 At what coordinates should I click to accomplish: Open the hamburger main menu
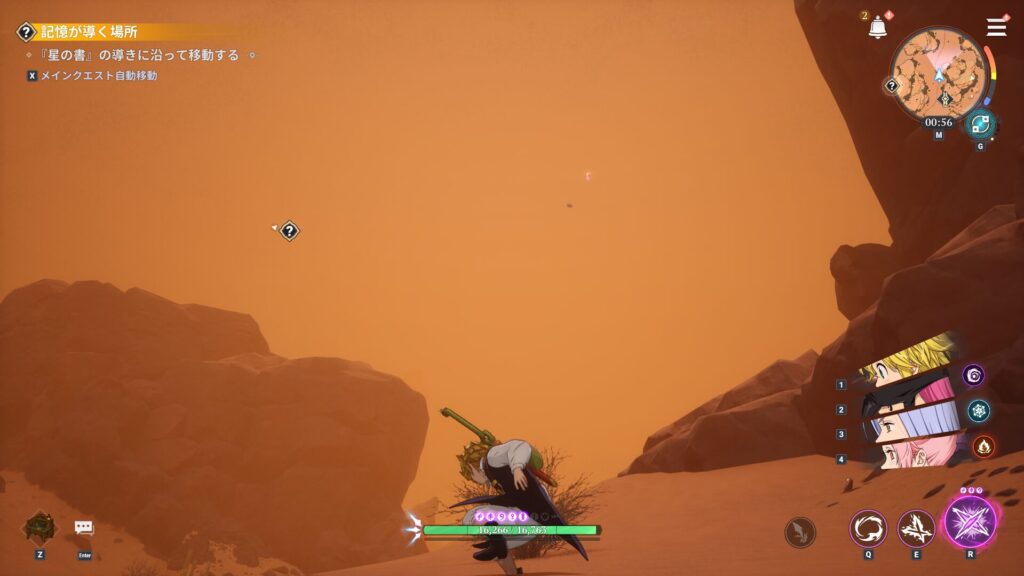[x=996, y=27]
